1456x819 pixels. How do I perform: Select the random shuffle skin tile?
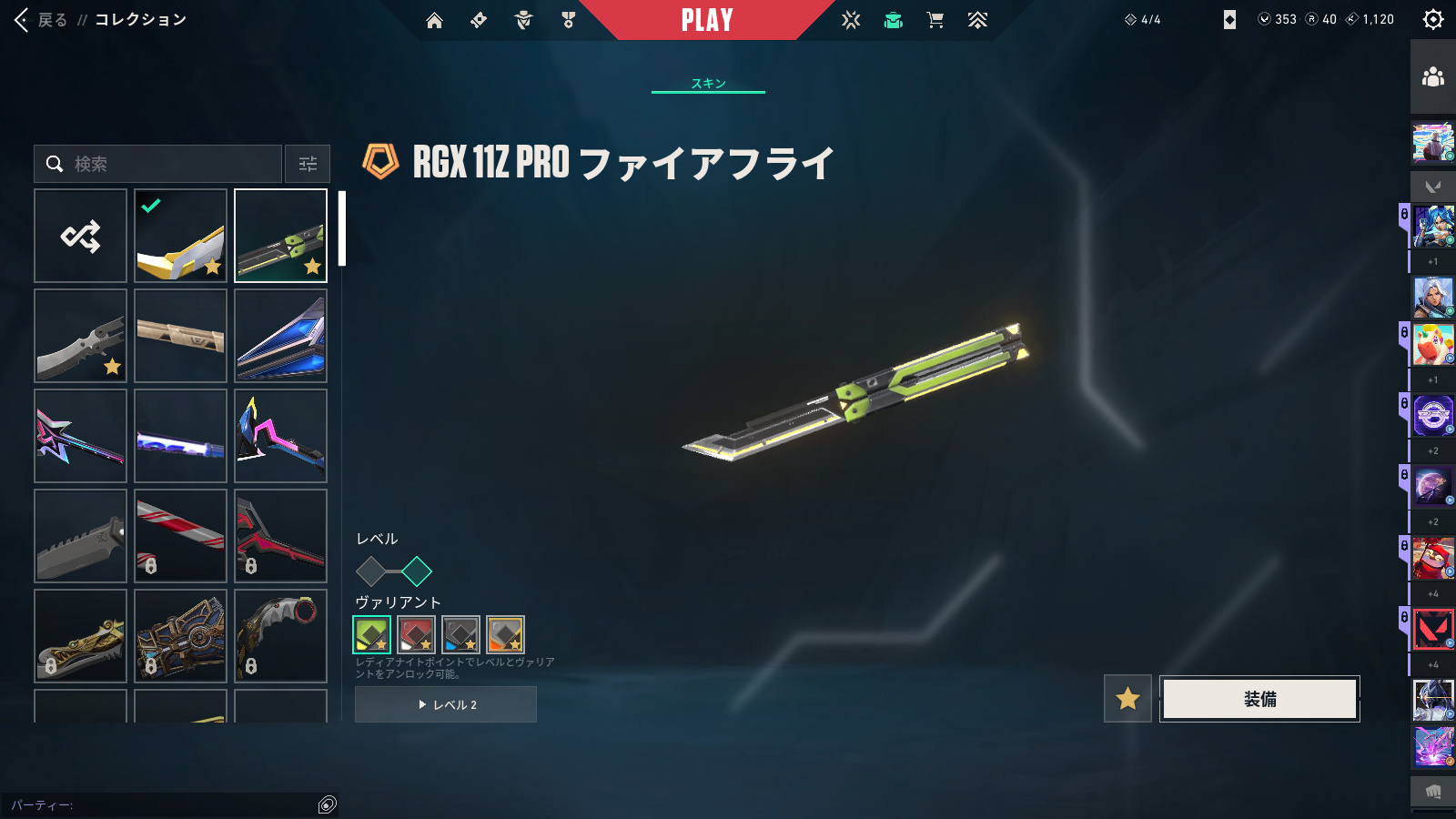(81, 236)
